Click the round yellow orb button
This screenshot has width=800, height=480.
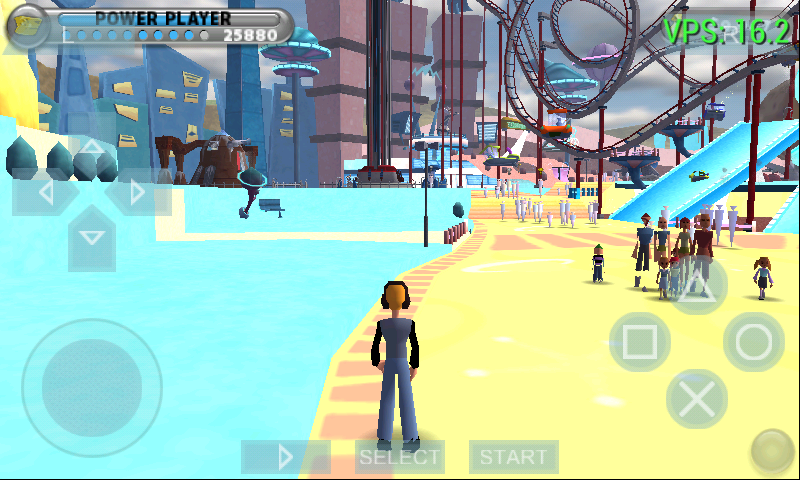(x=771, y=451)
